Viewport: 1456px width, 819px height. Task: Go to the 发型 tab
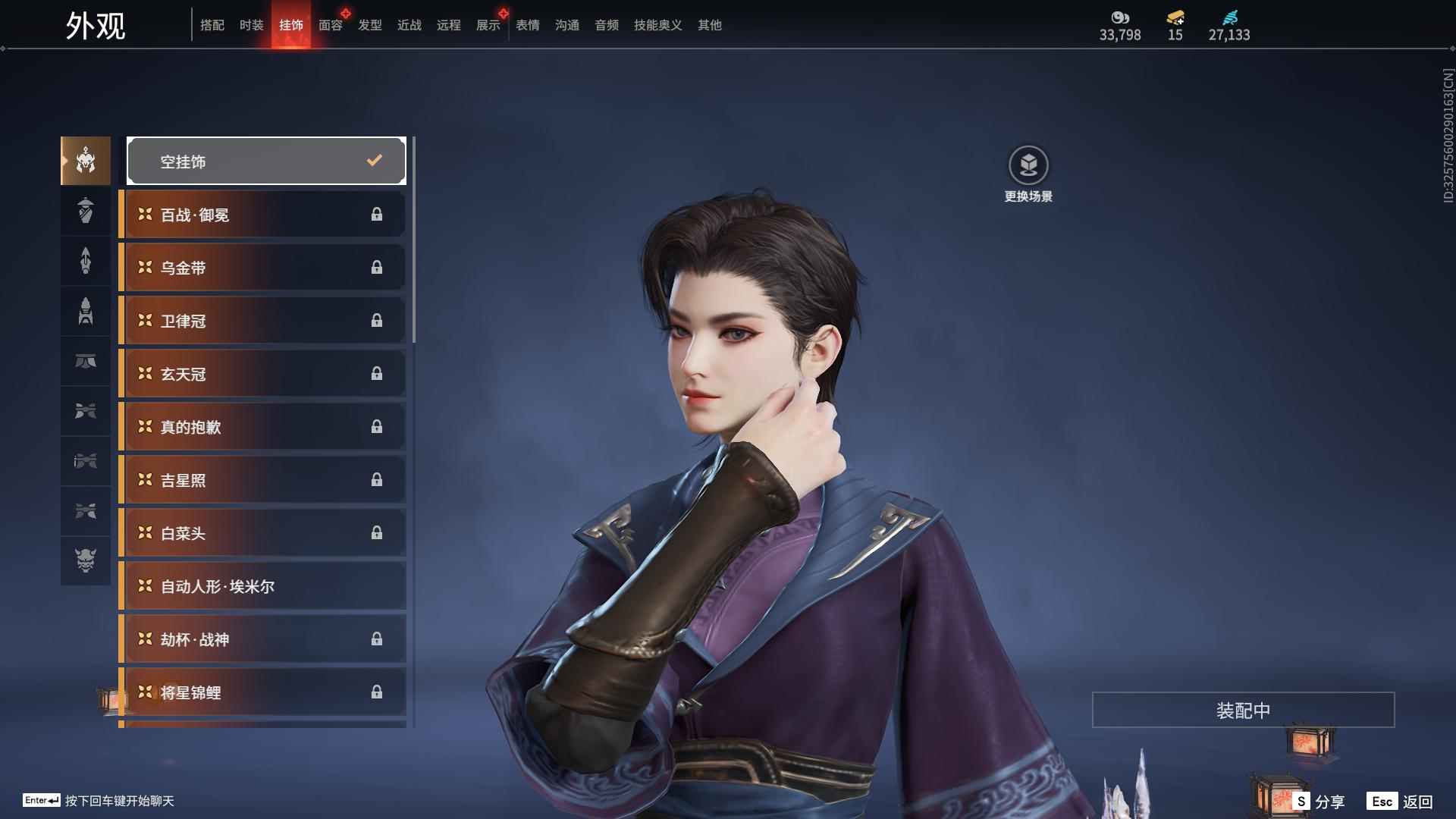369,25
